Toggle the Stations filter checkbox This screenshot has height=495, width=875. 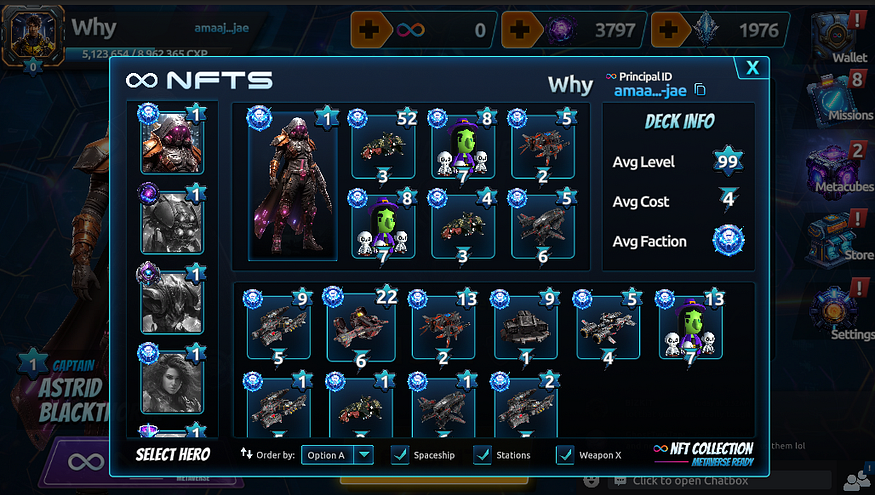(482, 455)
